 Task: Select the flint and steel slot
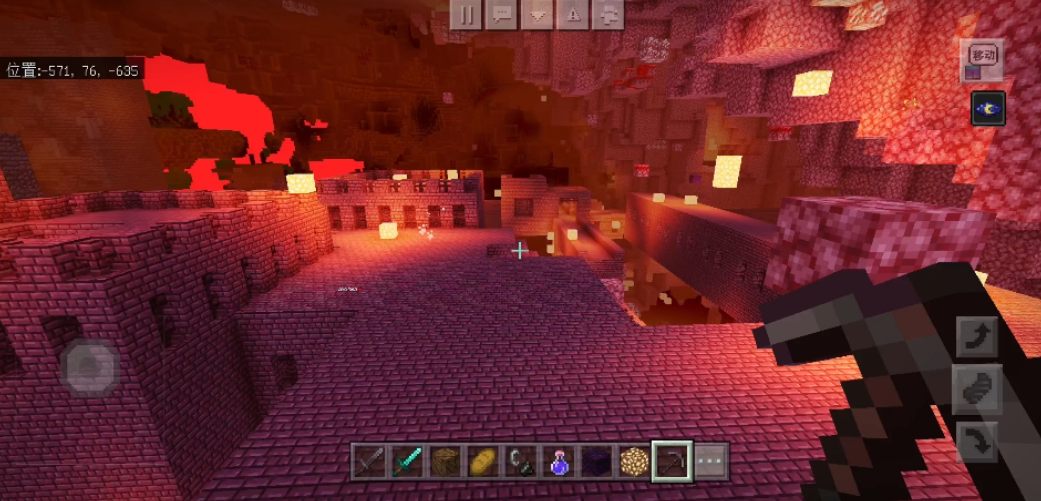[521, 461]
